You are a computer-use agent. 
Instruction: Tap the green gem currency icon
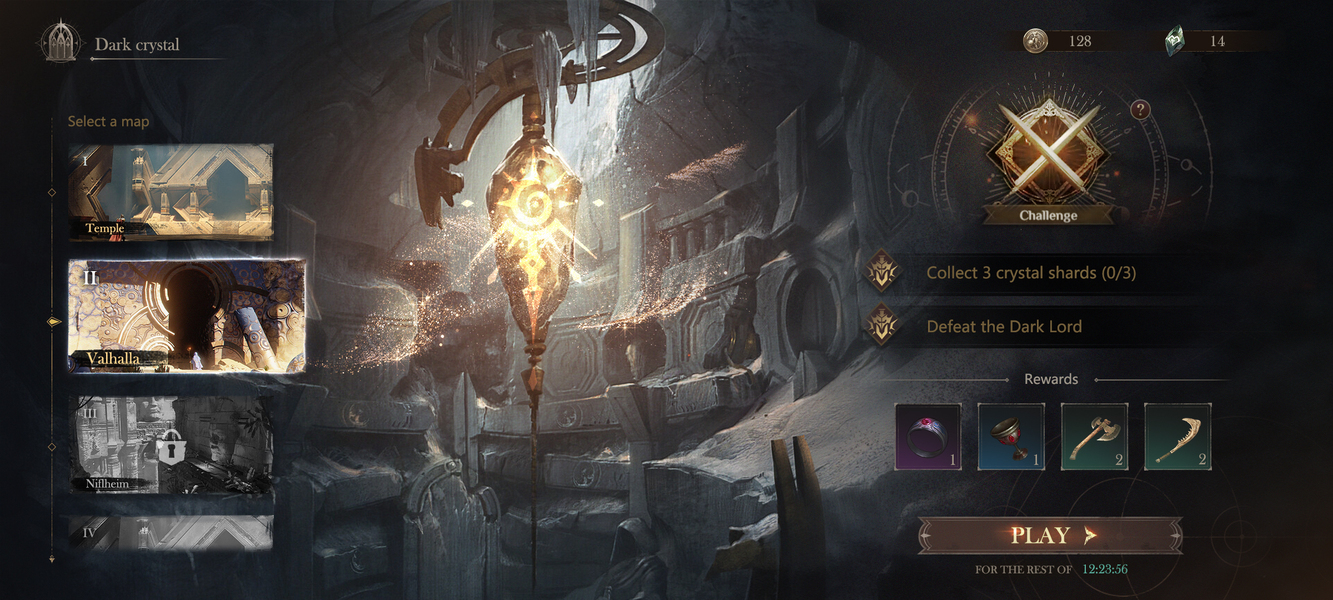pos(1177,41)
